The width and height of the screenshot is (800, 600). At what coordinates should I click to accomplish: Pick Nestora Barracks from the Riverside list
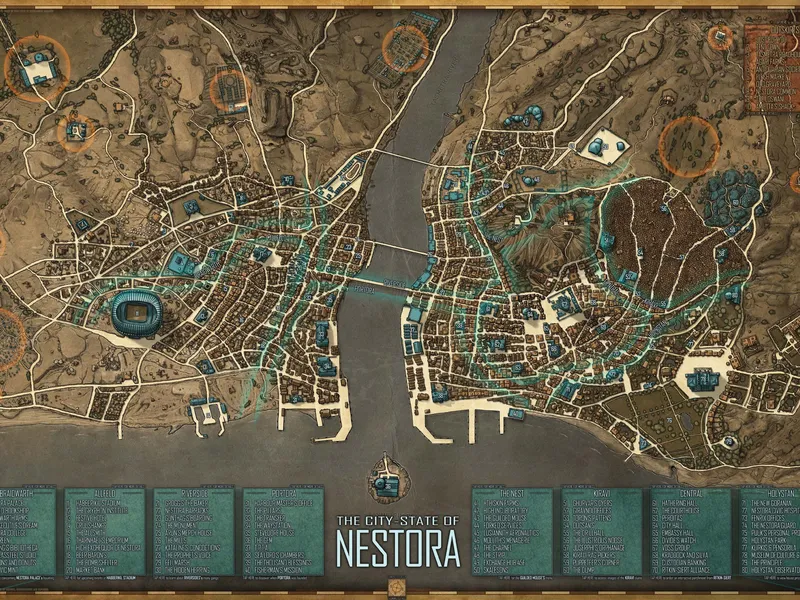coord(186,510)
